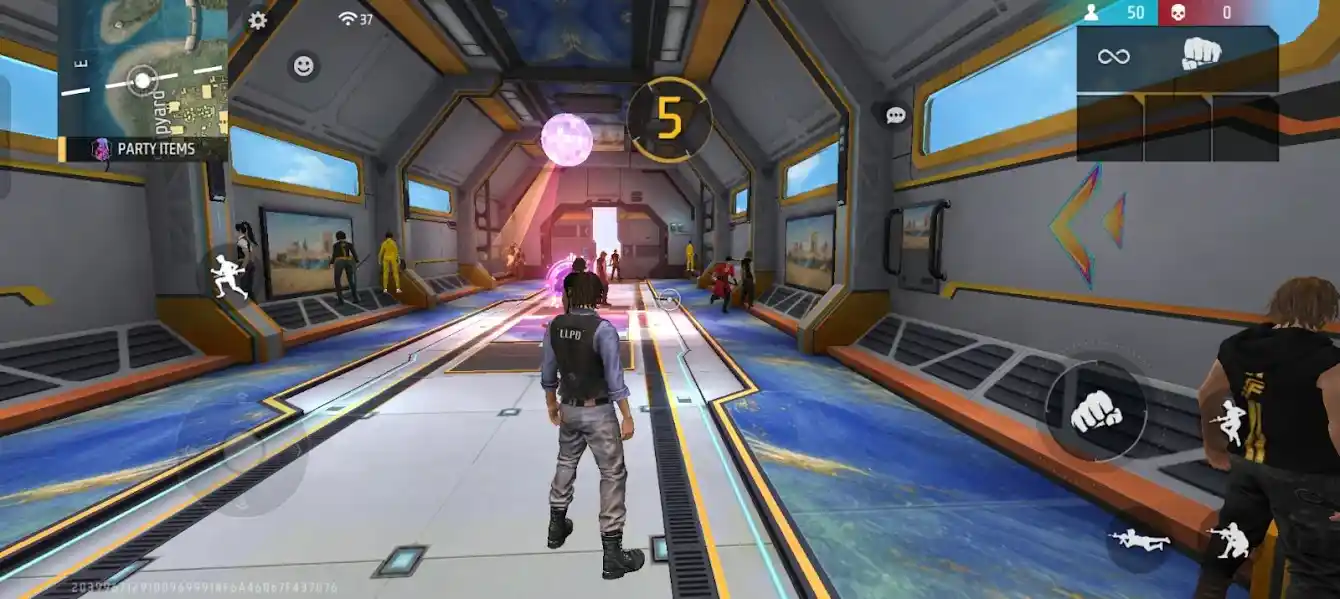Crouch using the kneeling soldier icon
The height and width of the screenshot is (599, 1340).
1228,540
